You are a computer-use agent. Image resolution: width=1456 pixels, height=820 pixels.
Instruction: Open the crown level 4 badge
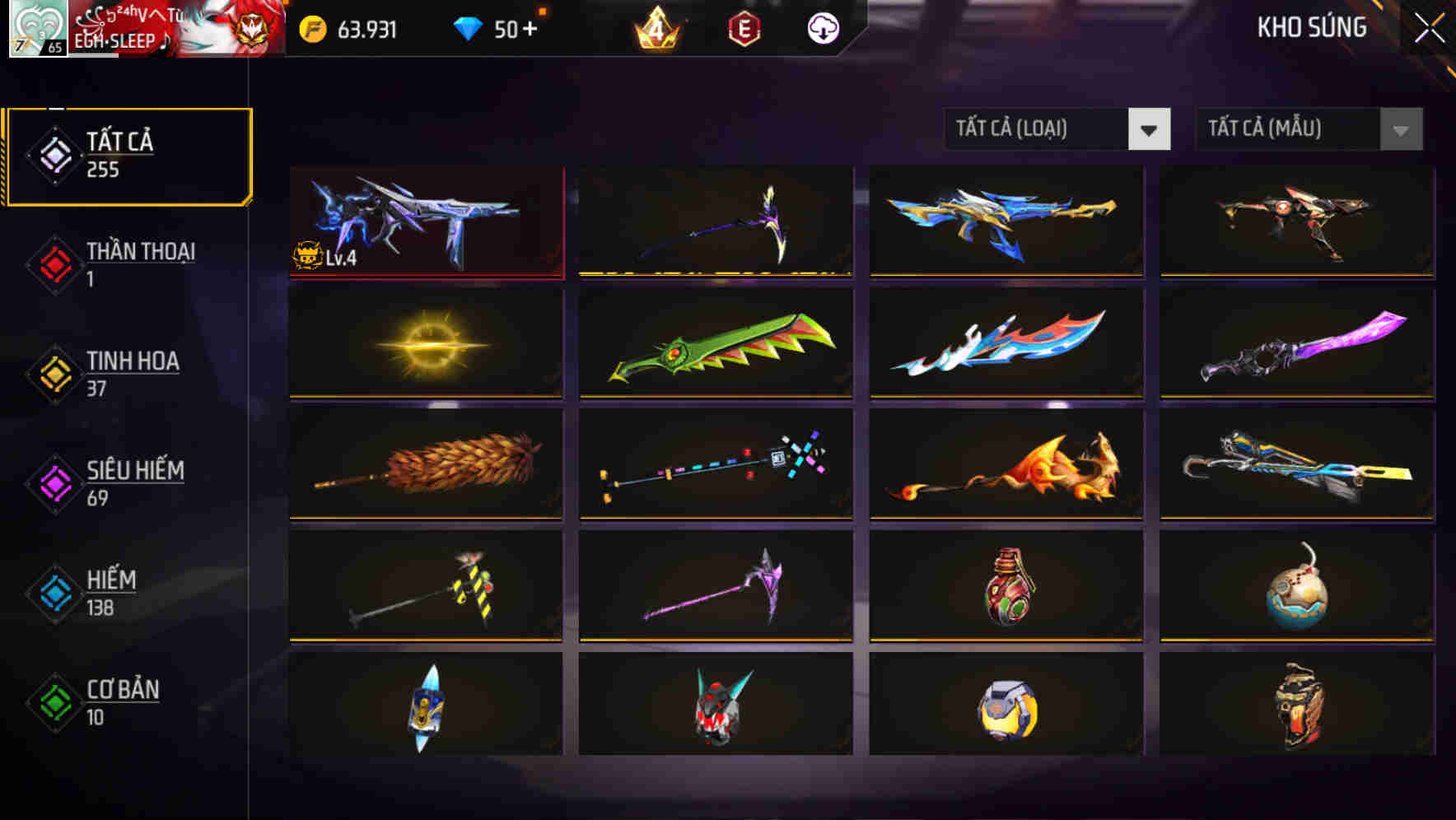[653, 27]
